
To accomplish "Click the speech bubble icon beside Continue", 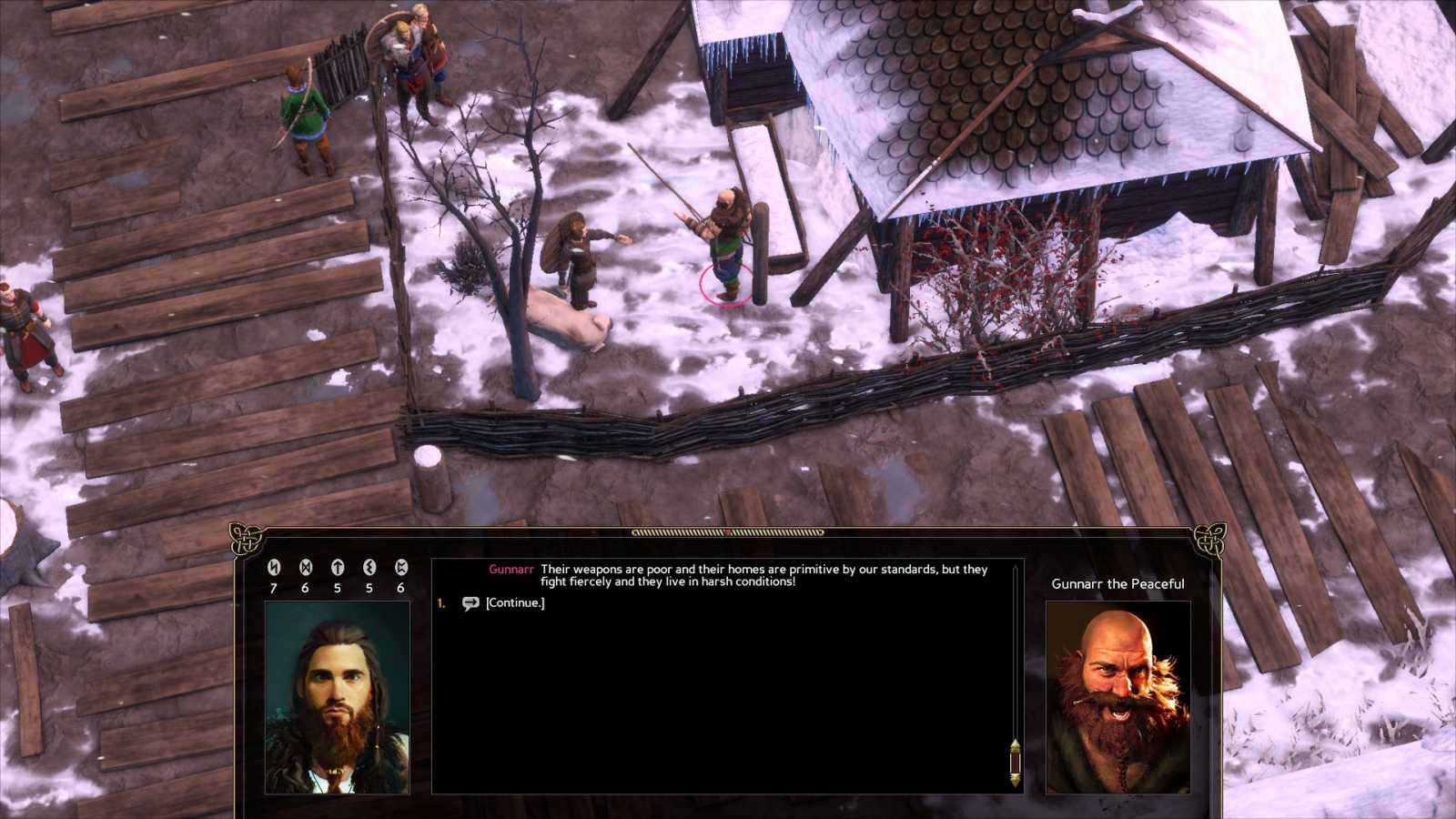I will click(470, 602).
